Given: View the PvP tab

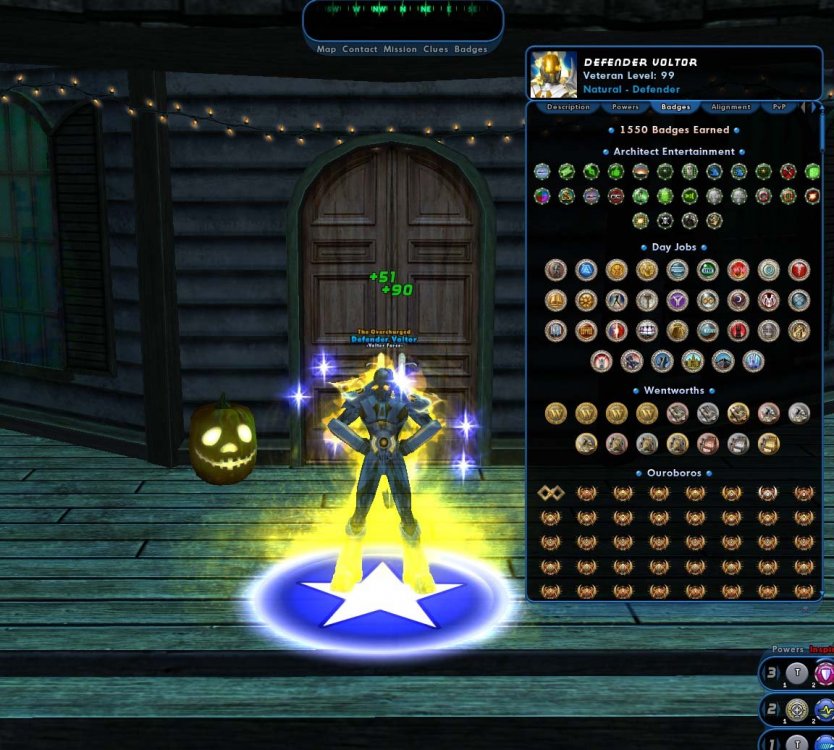Looking at the screenshot, I should pyautogui.click(x=779, y=106).
